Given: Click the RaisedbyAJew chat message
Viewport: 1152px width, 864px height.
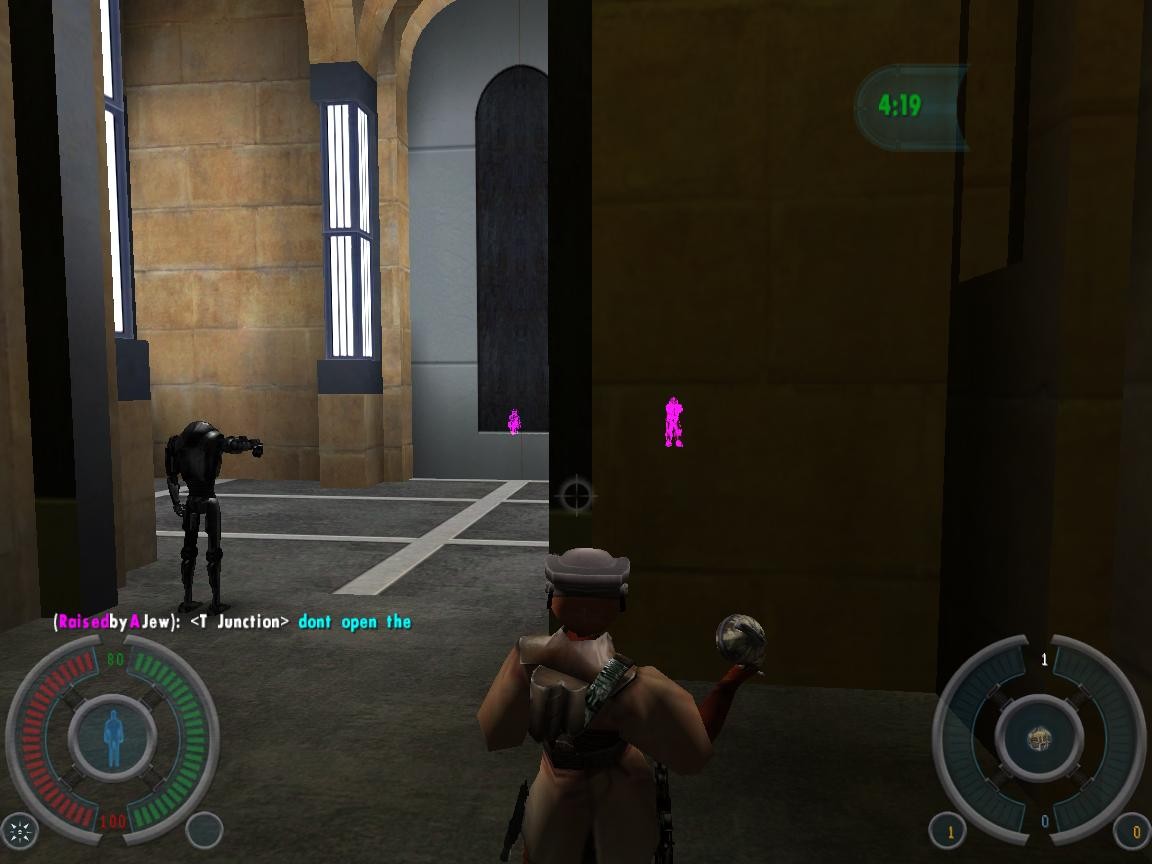Looking at the screenshot, I should pyautogui.click(x=232, y=622).
